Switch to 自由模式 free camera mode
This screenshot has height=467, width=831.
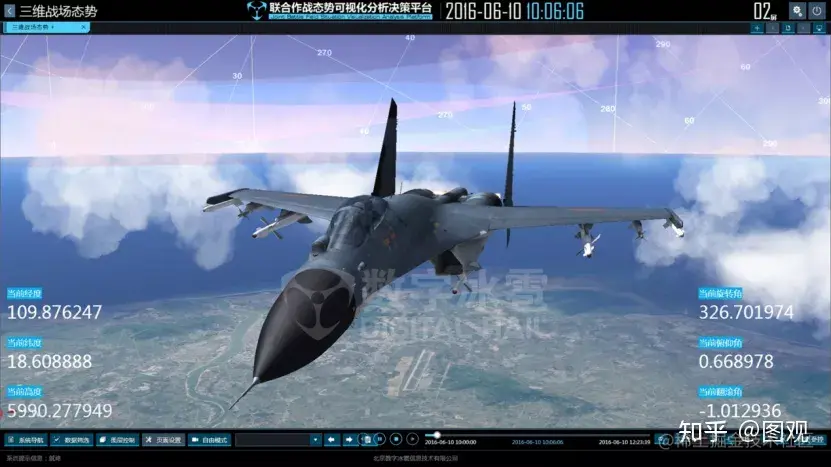209,439
